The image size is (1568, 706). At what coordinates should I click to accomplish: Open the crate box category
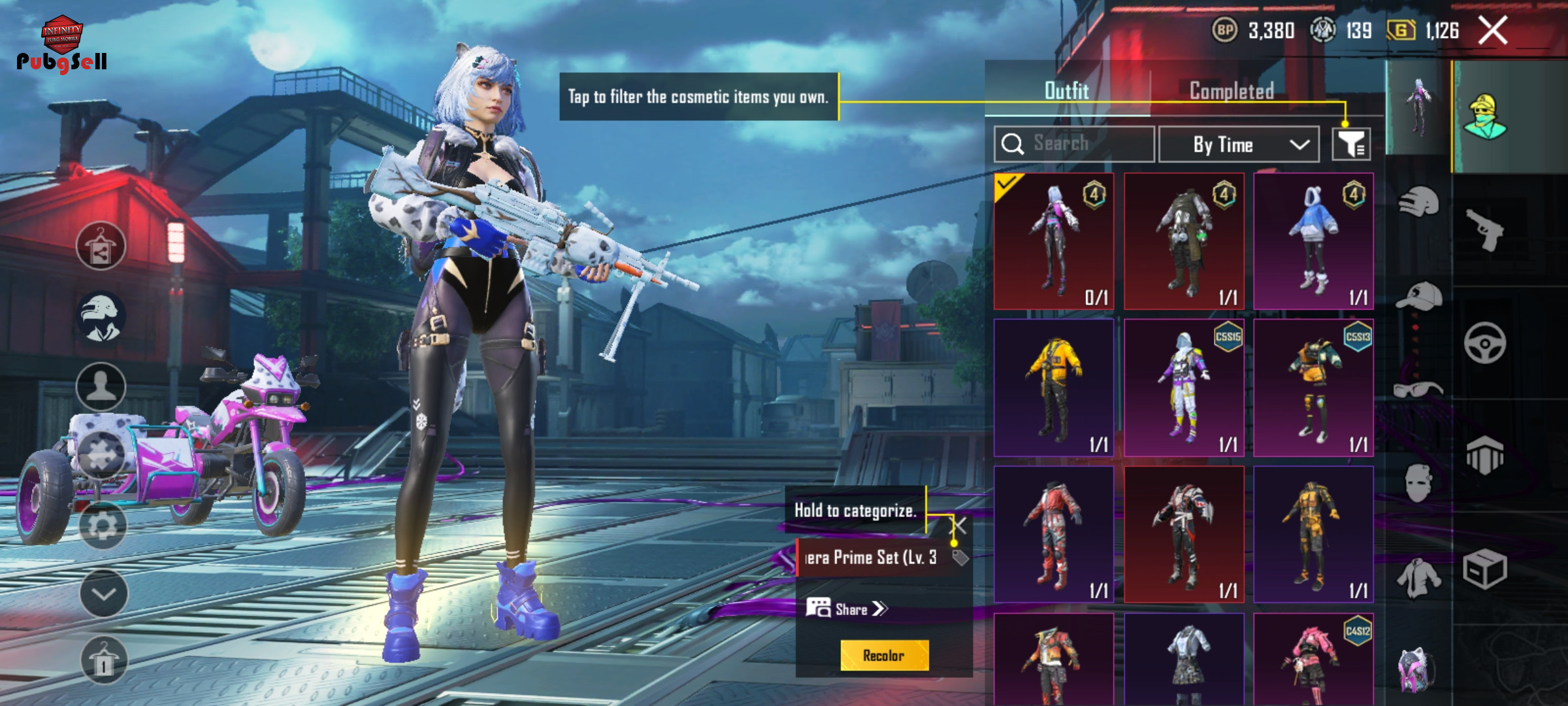(1484, 569)
